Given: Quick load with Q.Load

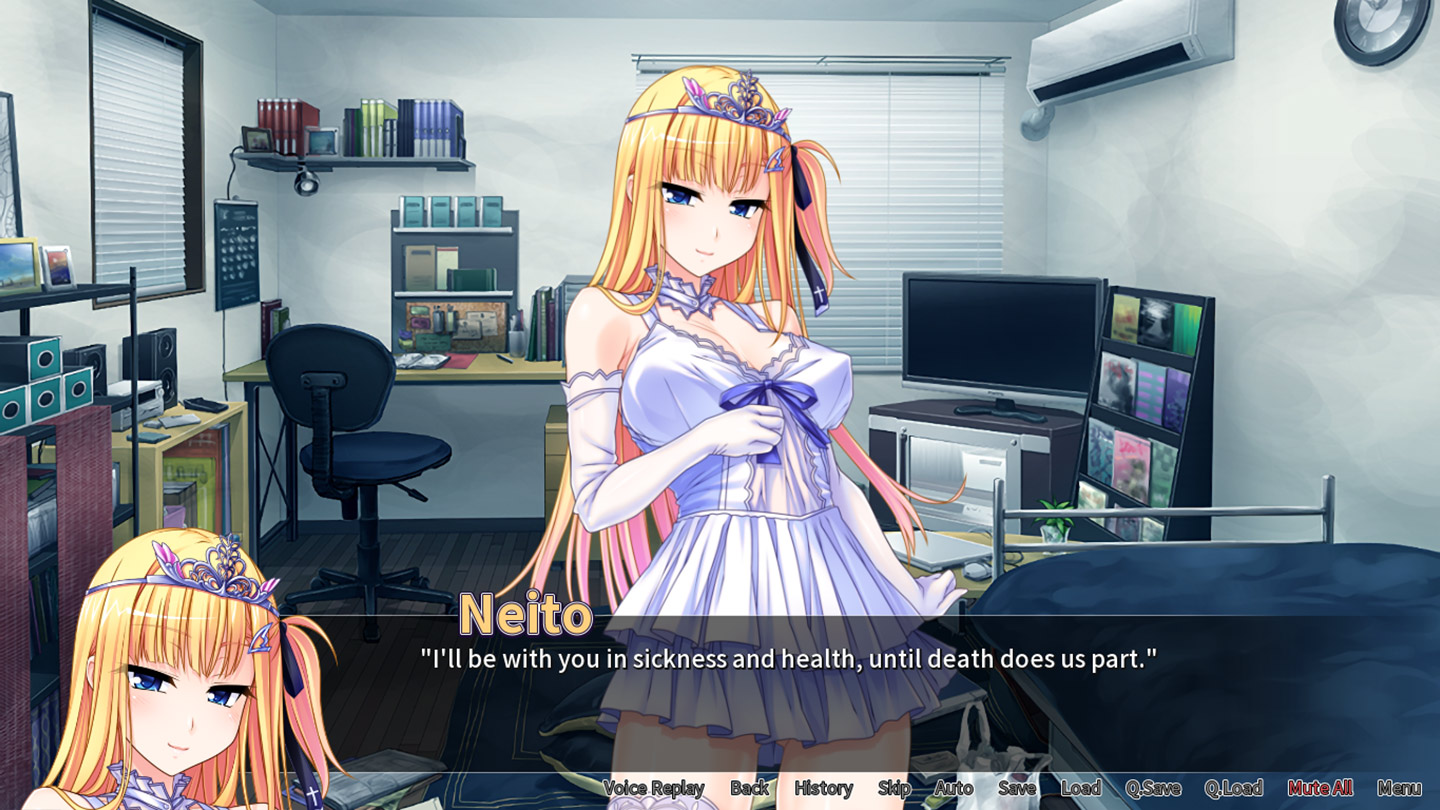Looking at the screenshot, I should tap(1233, 788).
